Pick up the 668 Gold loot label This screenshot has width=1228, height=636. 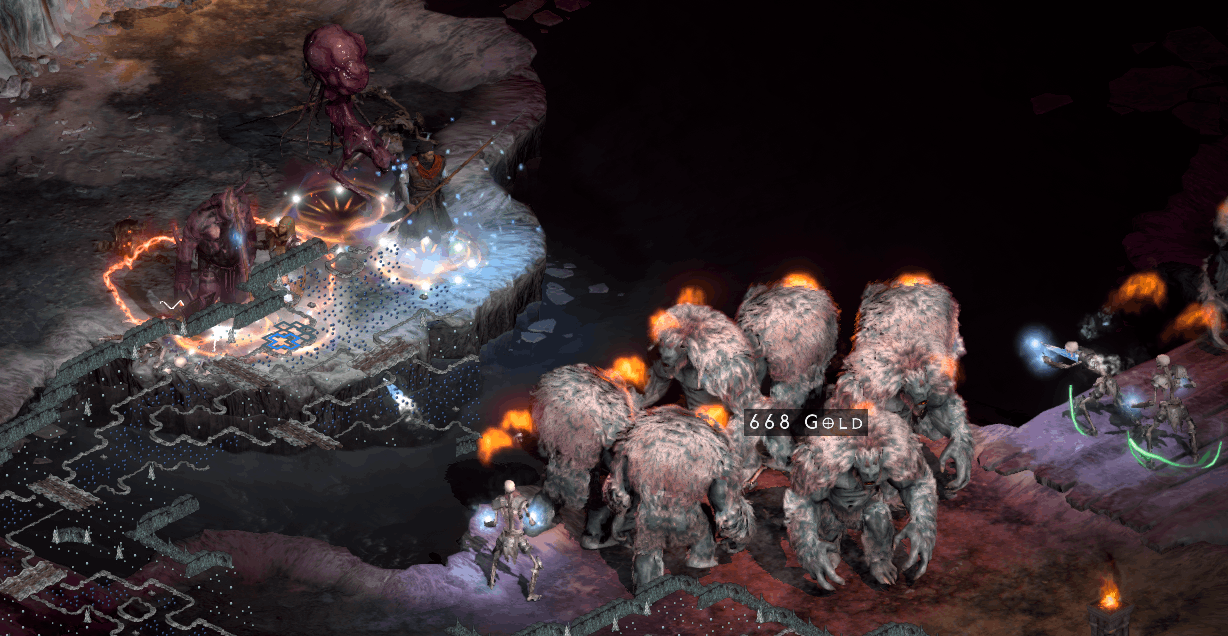[806, 423]
